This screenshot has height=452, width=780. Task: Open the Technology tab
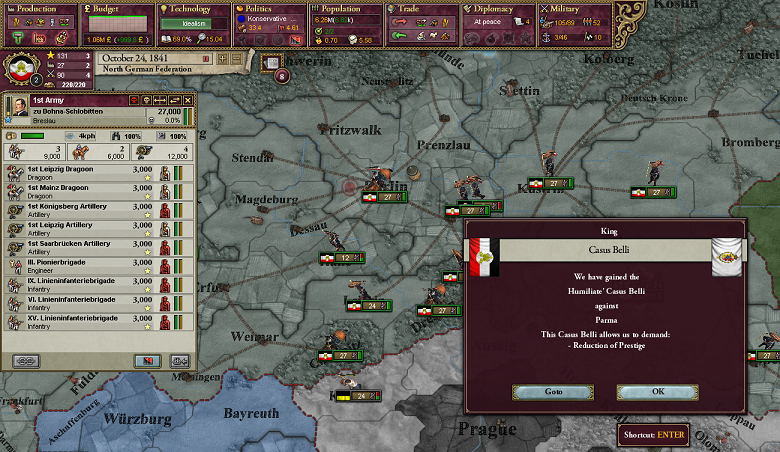(193, 8)
